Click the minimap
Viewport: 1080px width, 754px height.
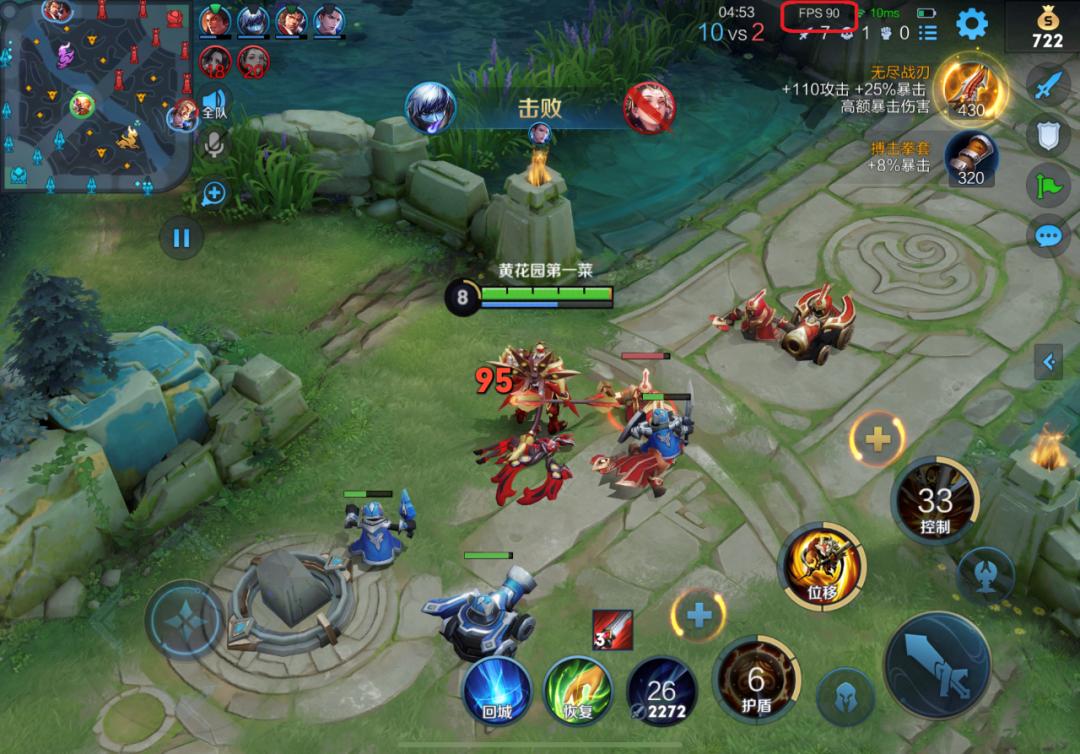96,95
